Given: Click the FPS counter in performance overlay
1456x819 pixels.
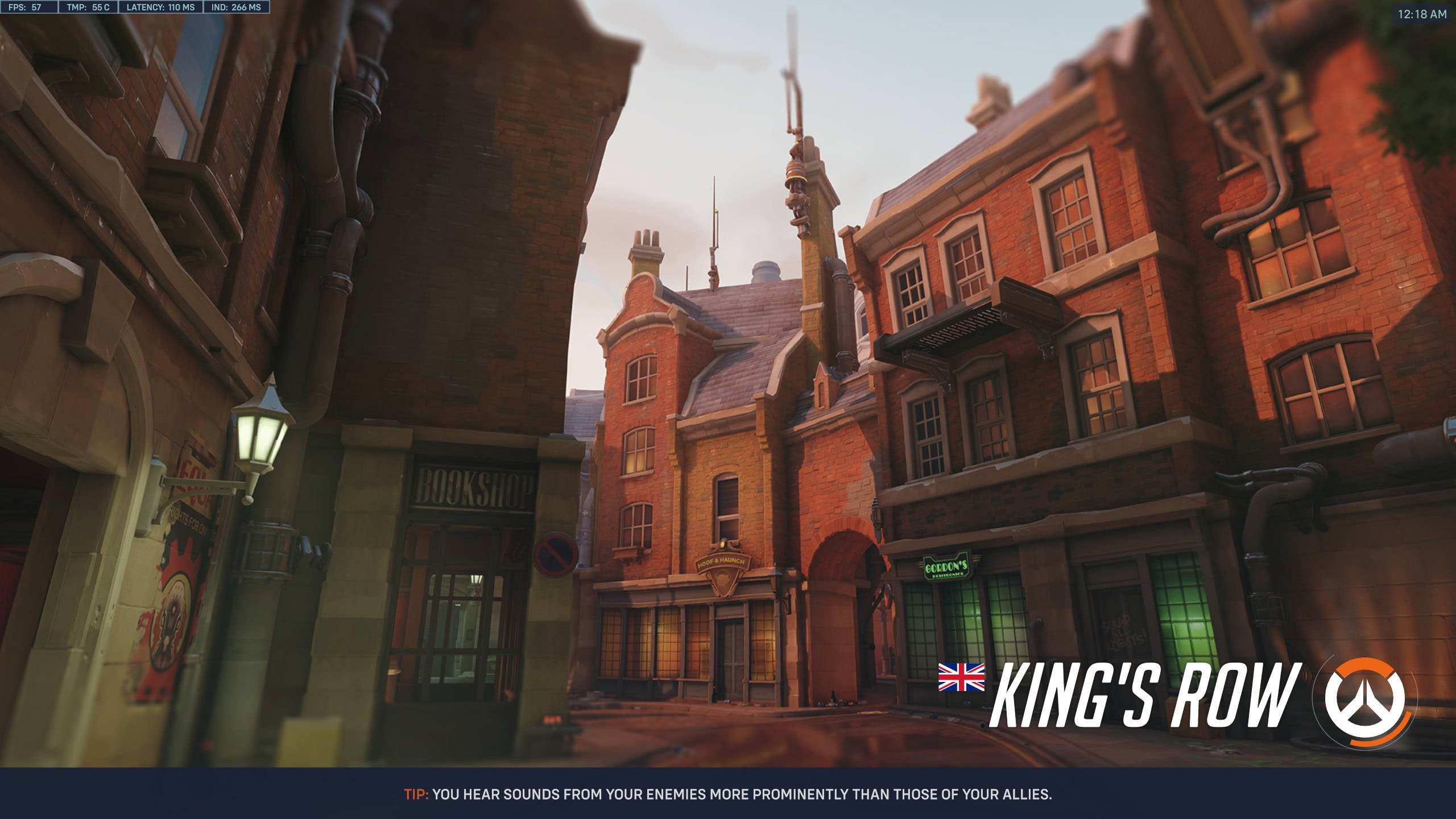Looking at the screenshot, I should [x=28, y=8].
